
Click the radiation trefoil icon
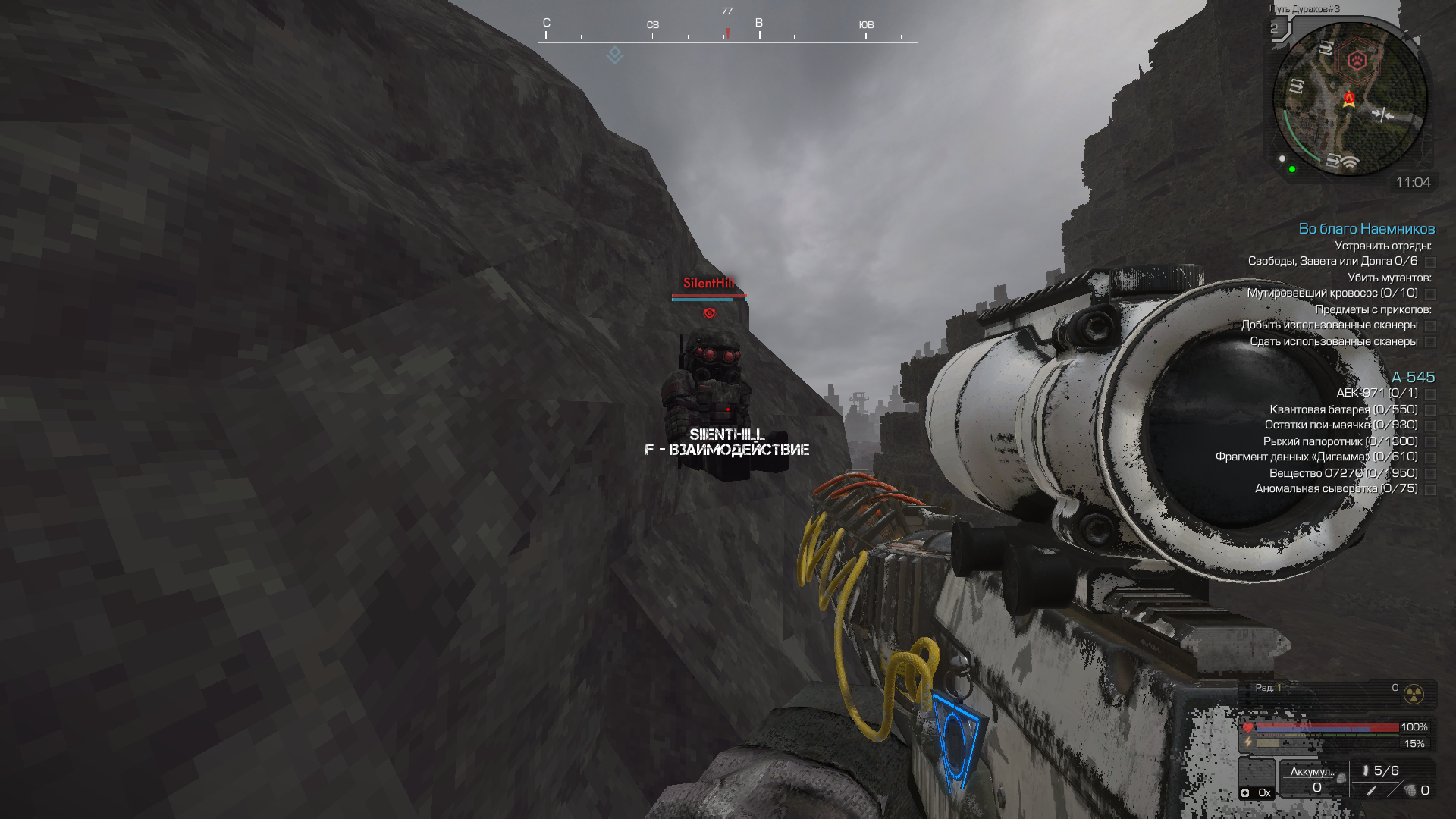coord(1414,694)
